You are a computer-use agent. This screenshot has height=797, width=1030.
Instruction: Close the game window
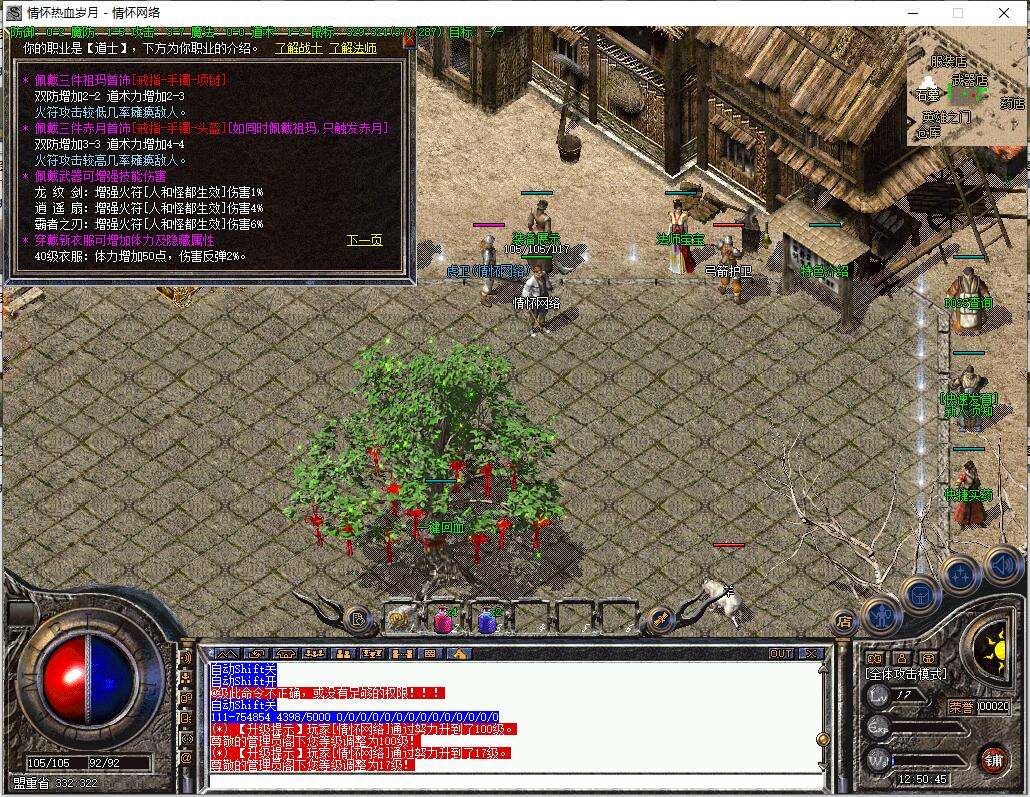(x=1004, y=13)
